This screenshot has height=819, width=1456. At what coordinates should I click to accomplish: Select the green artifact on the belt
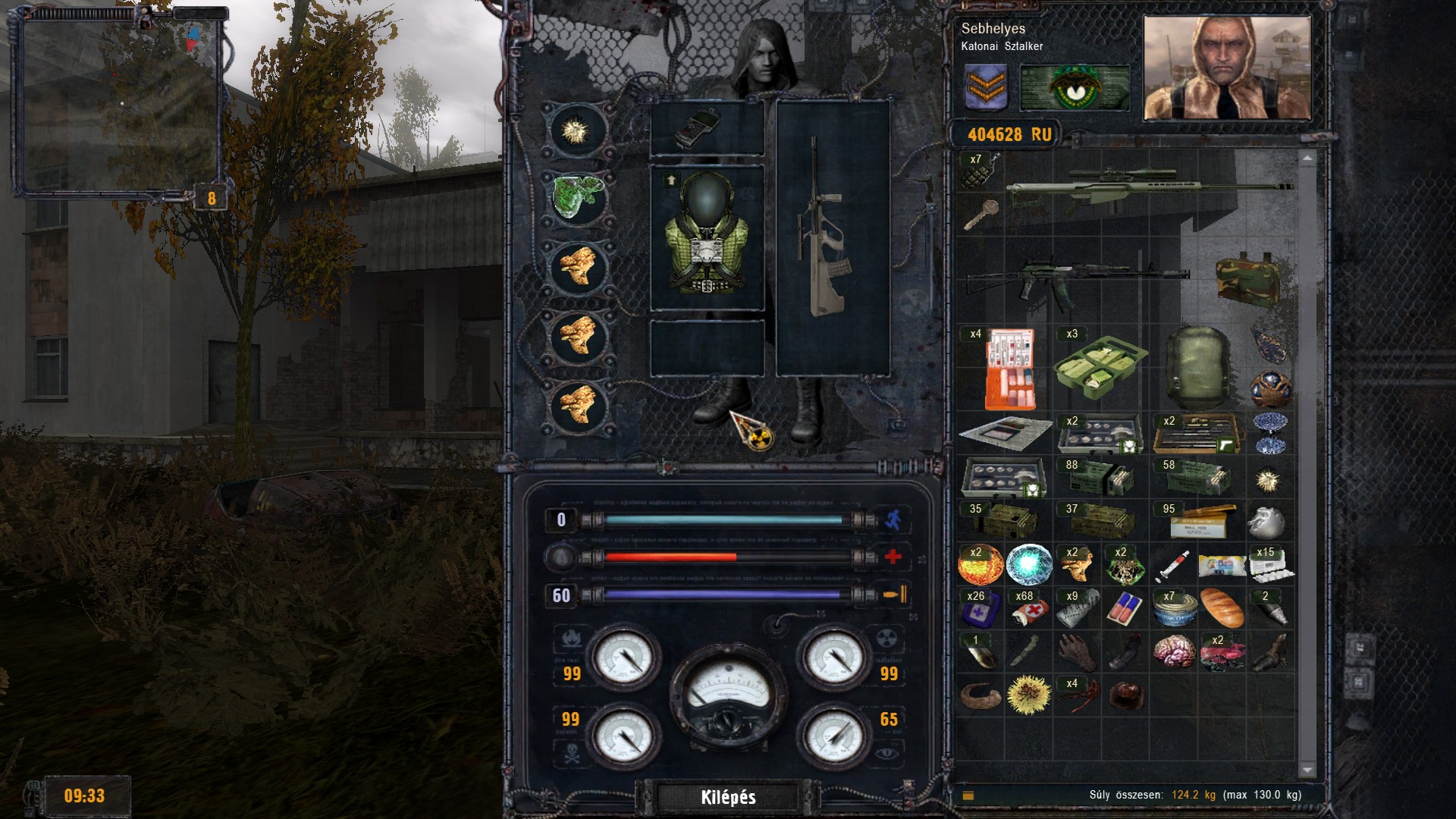[578, 197]
